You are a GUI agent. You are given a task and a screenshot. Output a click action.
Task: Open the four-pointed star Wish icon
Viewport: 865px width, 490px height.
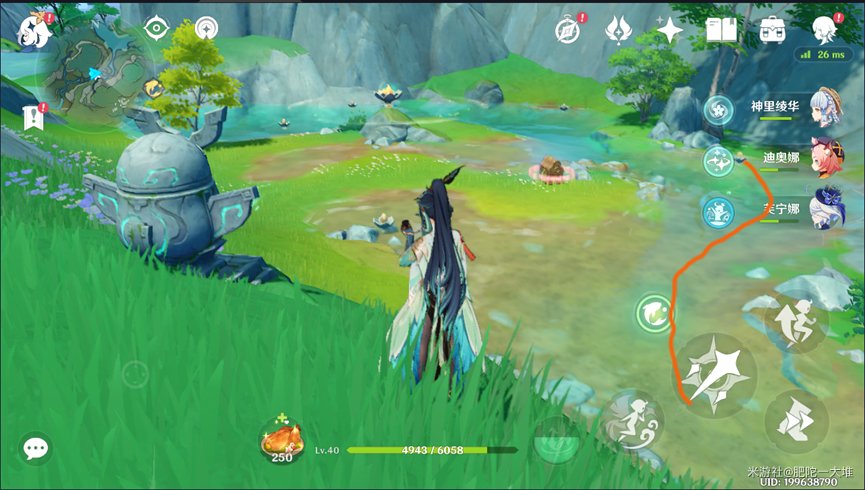point(669,30)
